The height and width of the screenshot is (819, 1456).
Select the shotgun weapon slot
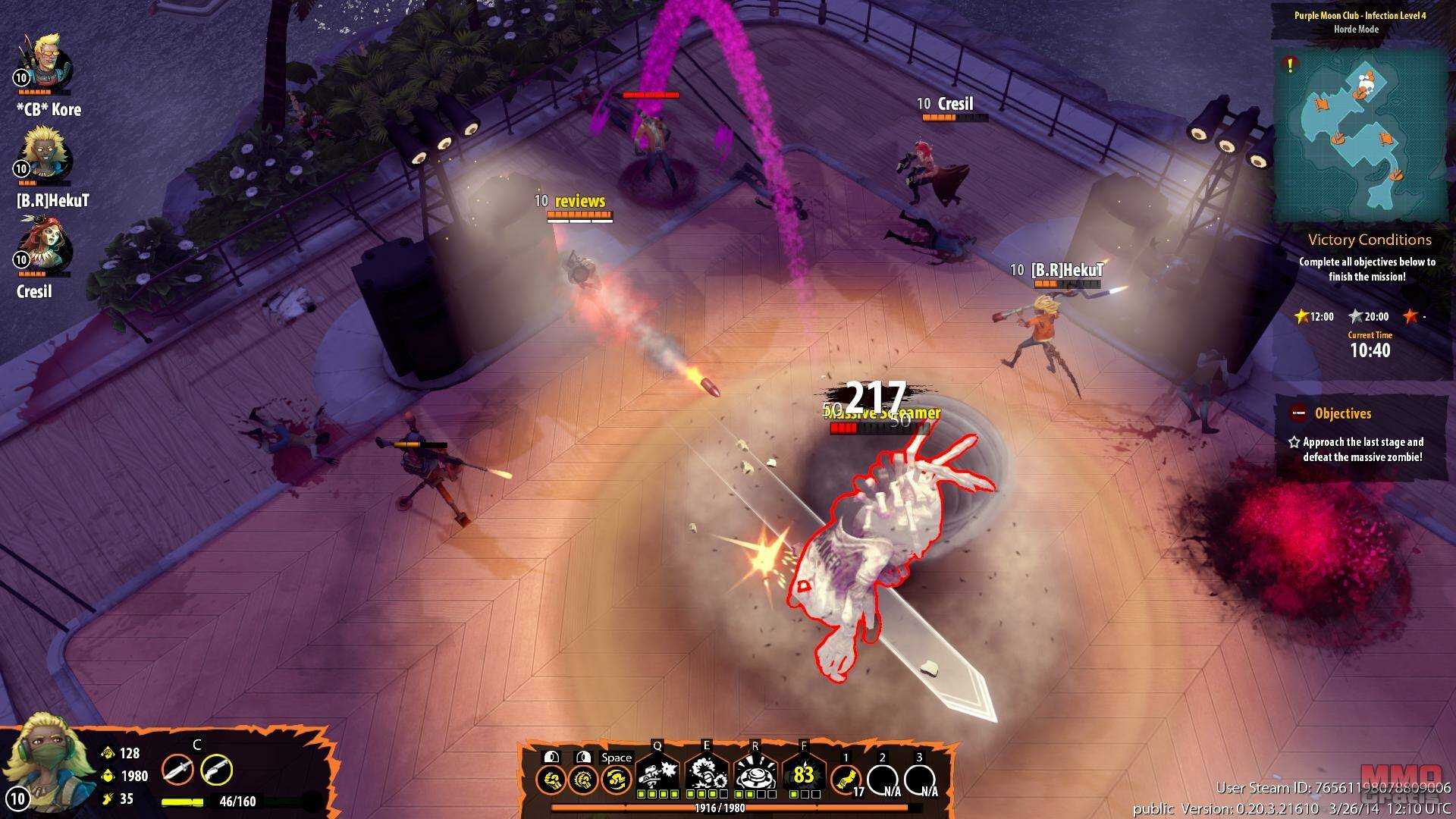(216, 770)
